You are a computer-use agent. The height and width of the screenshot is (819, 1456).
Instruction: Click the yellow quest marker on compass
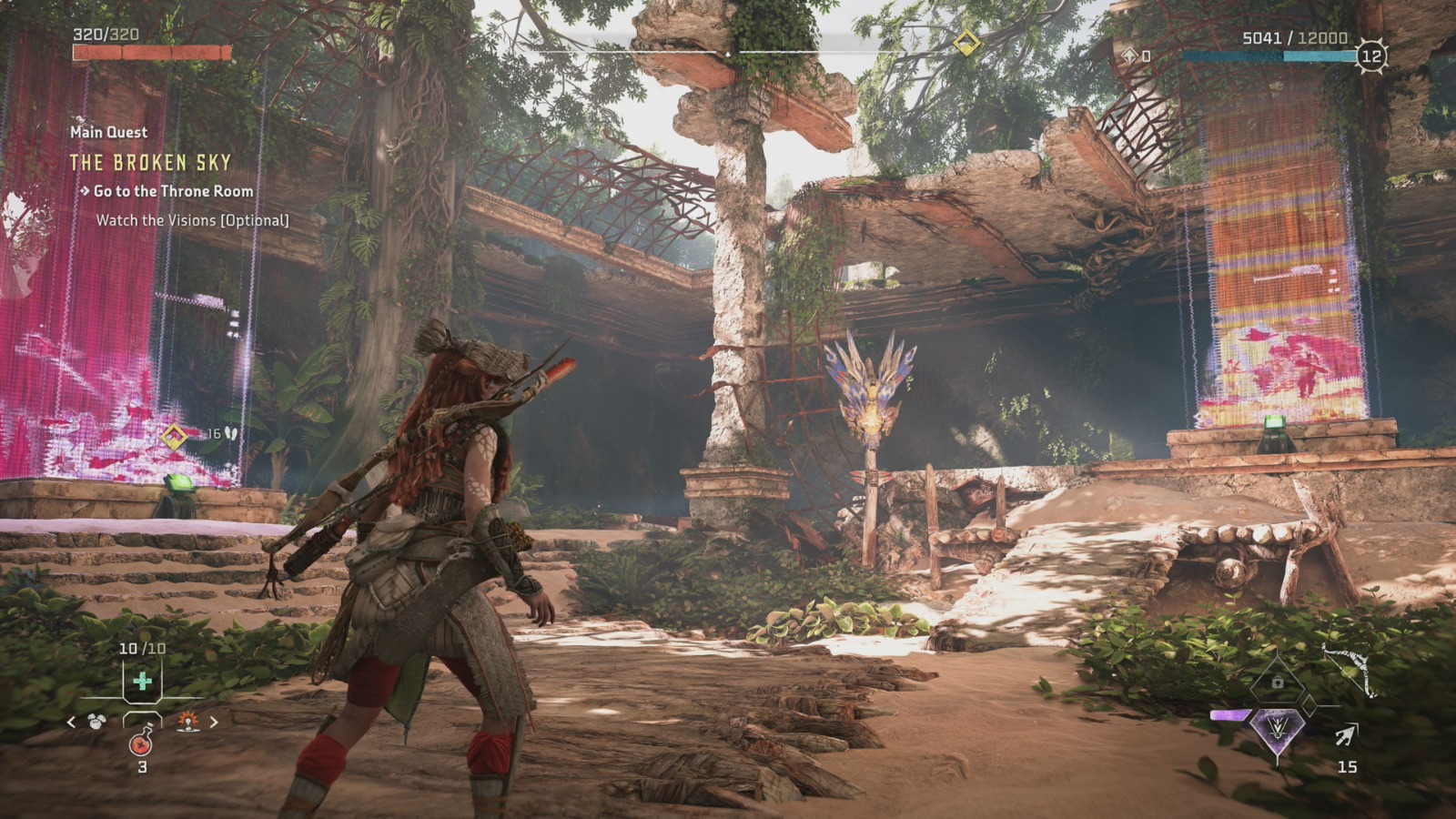click(966, 42)
